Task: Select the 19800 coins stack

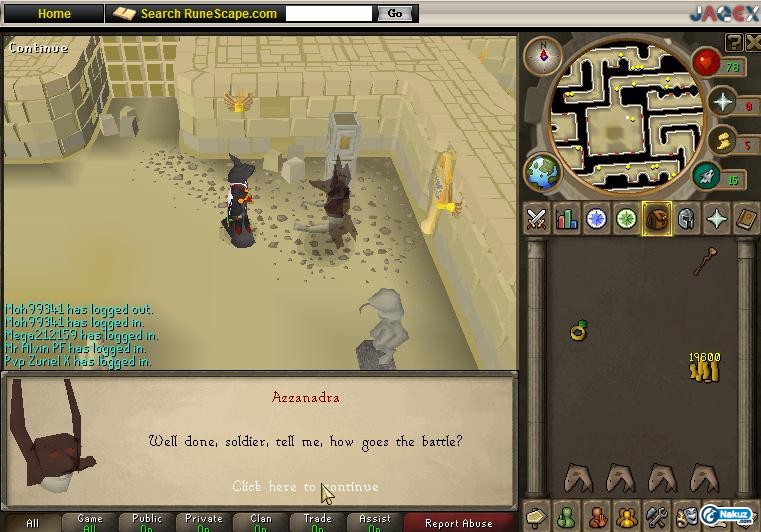Action: click(704, 367)
